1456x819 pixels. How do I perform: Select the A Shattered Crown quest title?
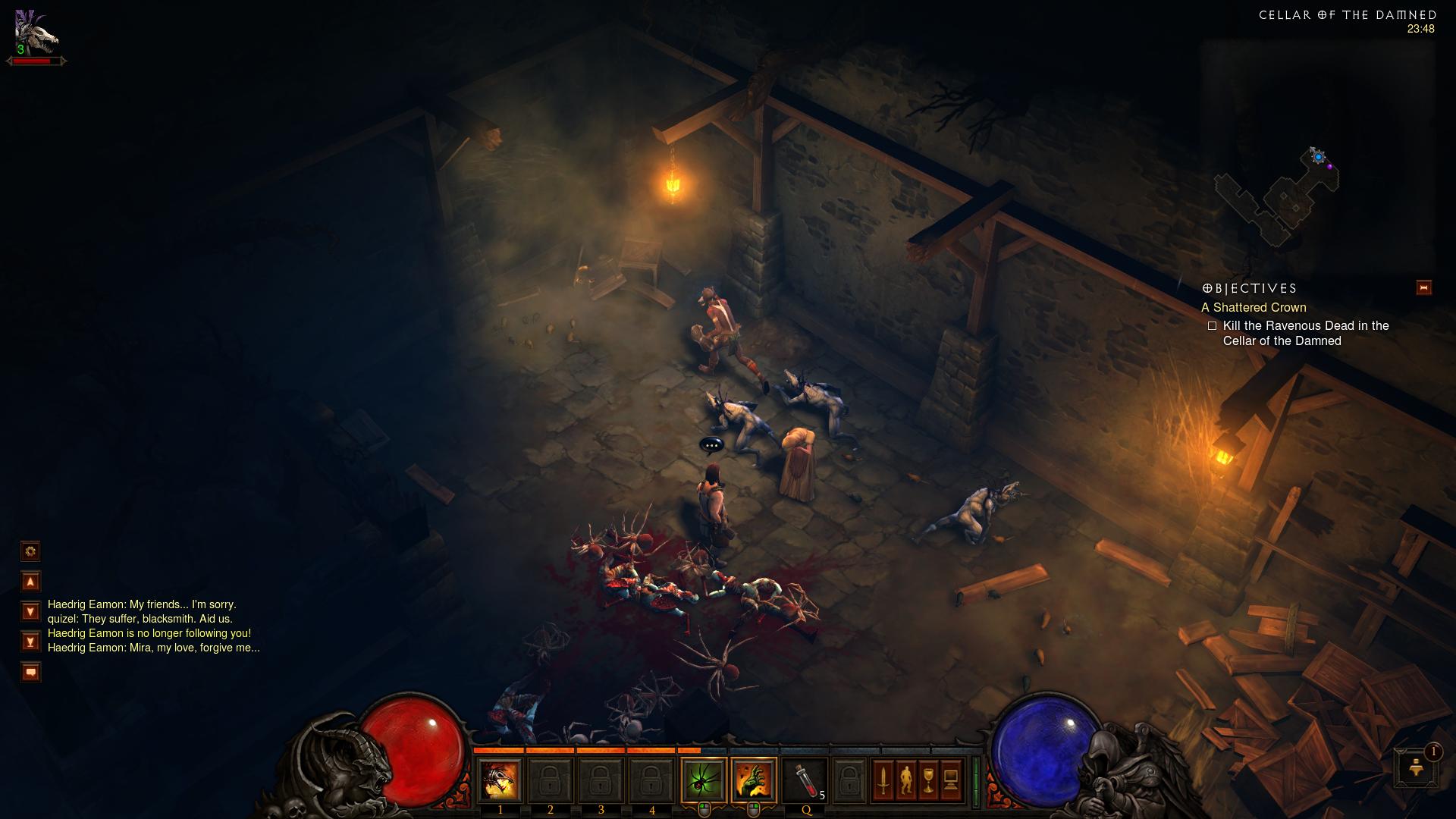[x=1254, y=307]
